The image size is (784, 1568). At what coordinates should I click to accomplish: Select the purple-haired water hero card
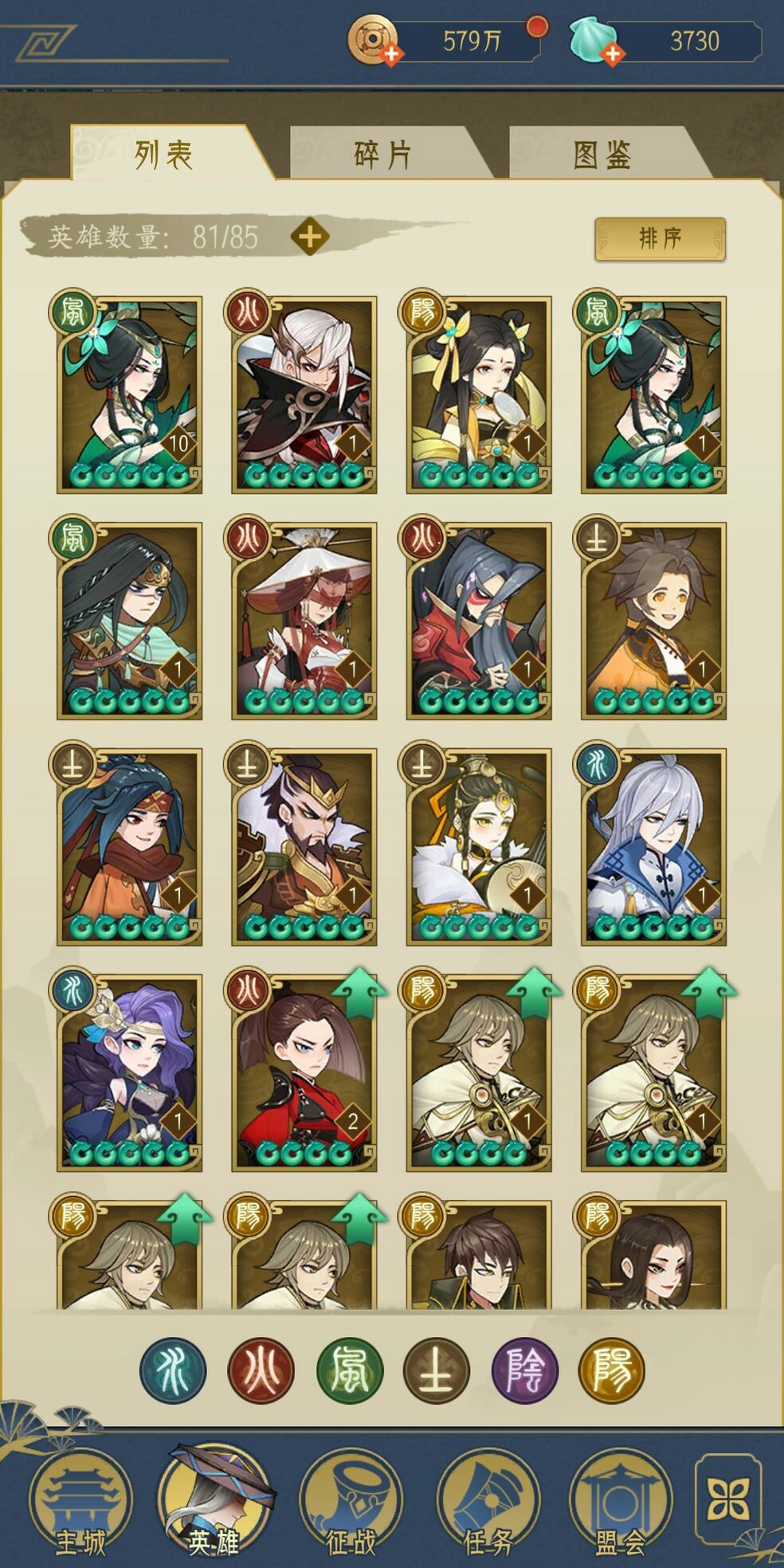point(129,1072)
